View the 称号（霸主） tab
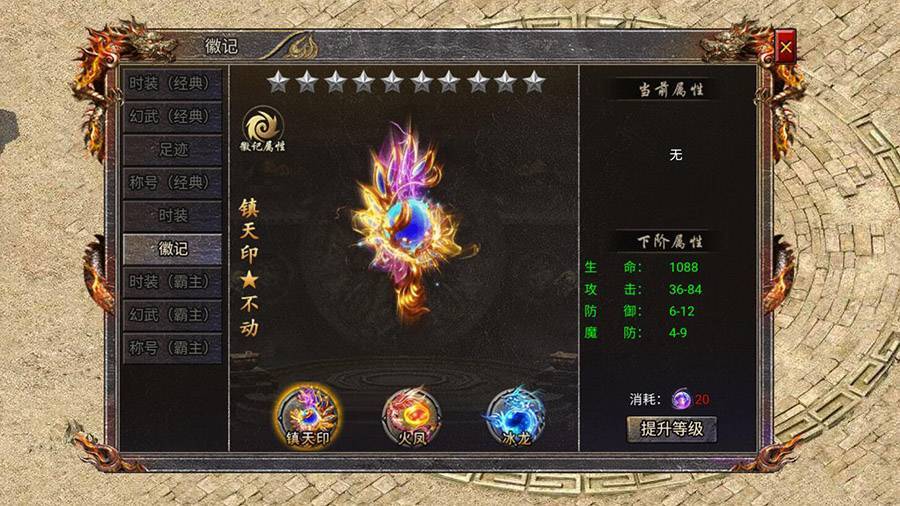 pyautogui.click(x=172, y=347)
